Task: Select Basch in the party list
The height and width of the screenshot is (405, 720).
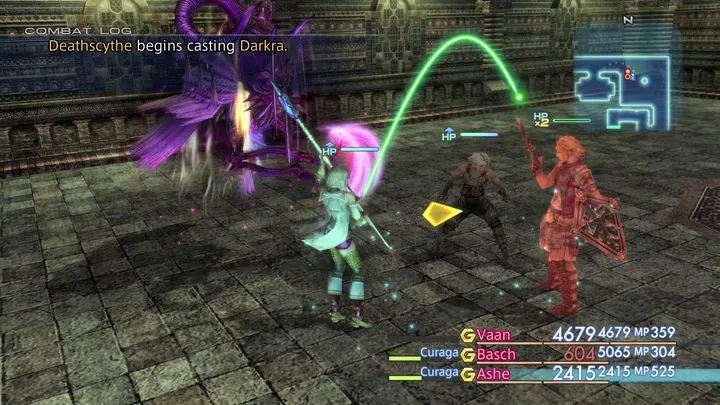Action: [497, 354]
